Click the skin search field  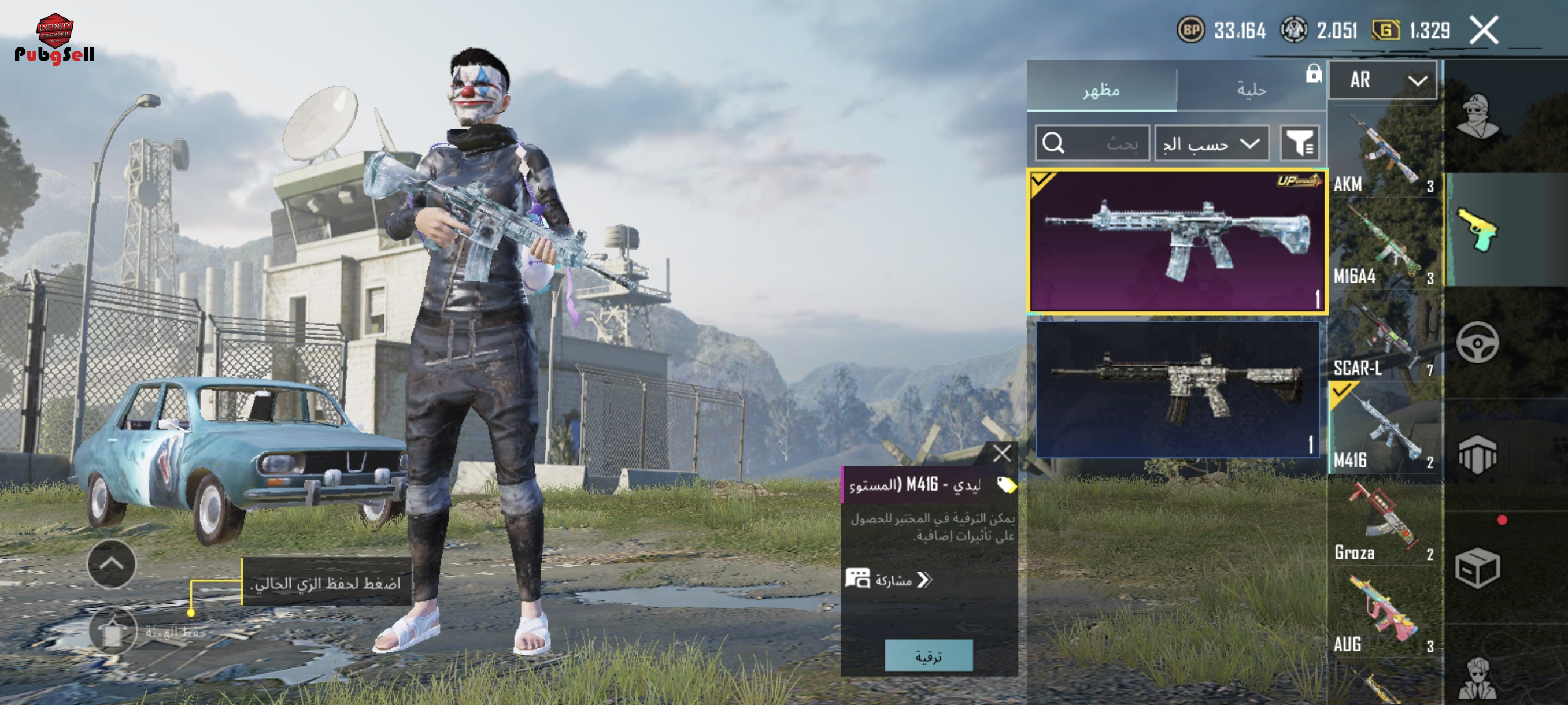1092,143
